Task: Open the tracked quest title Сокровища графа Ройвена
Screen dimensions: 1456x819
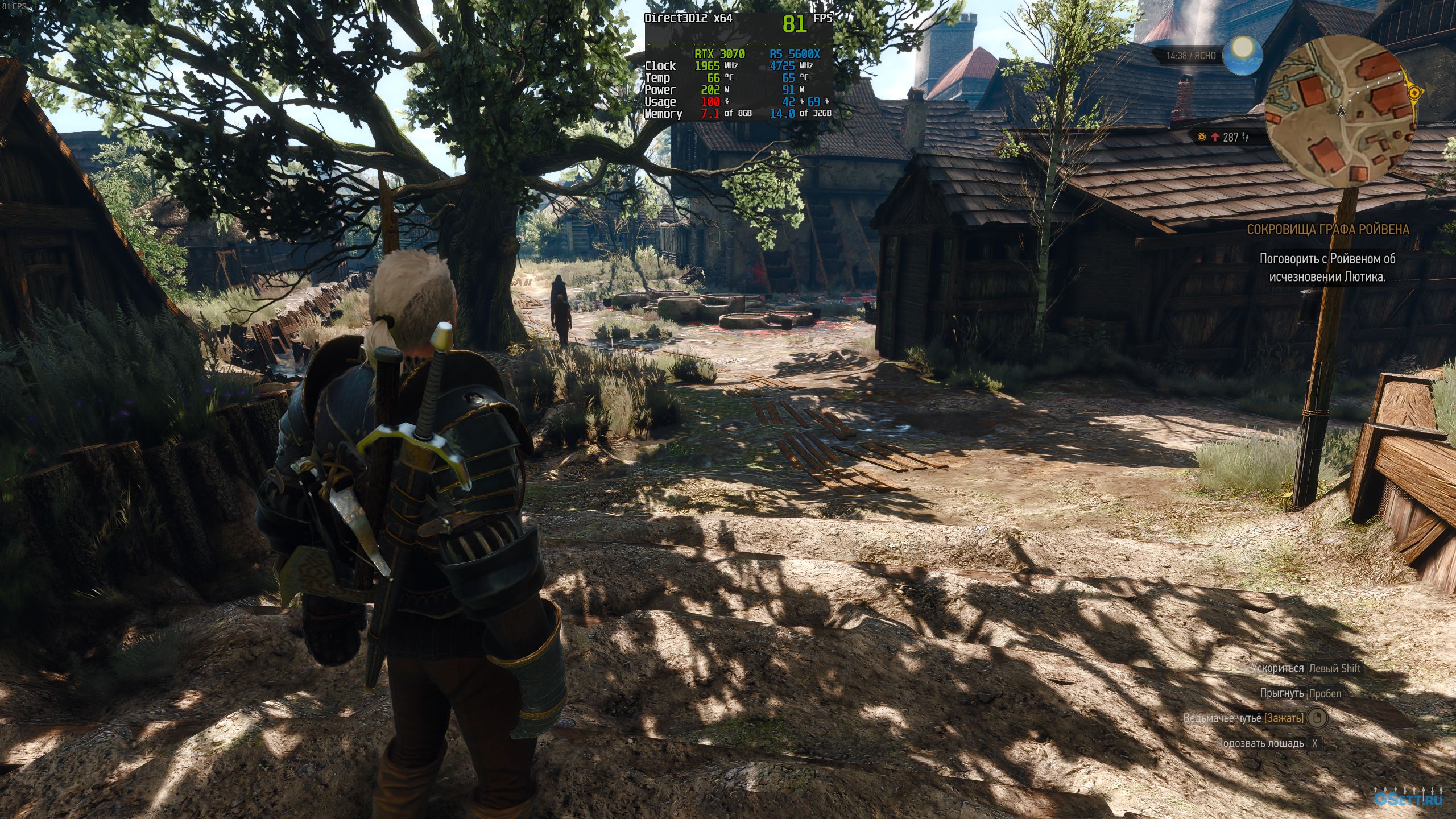Action: pyautogui.click(x=1327, y=229)
